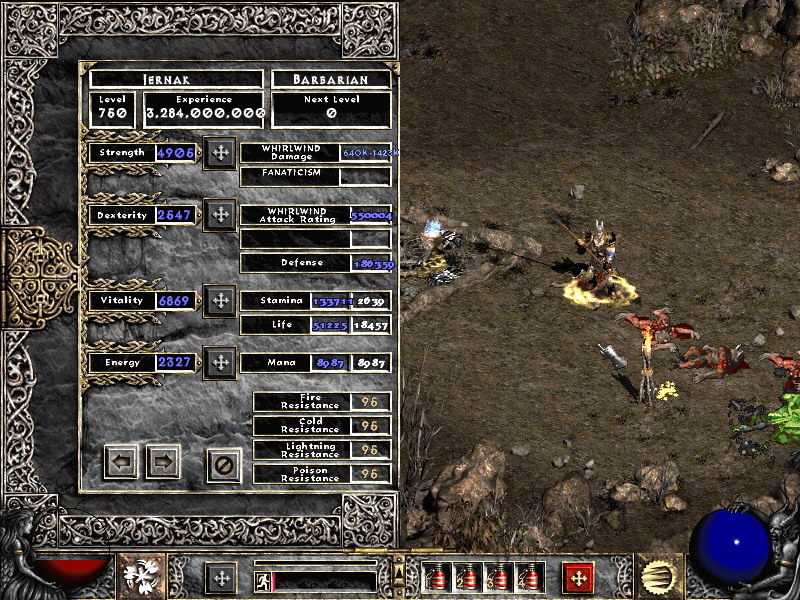
Task: Choose the red right-hand skill icon
Action: pos(577,578)
